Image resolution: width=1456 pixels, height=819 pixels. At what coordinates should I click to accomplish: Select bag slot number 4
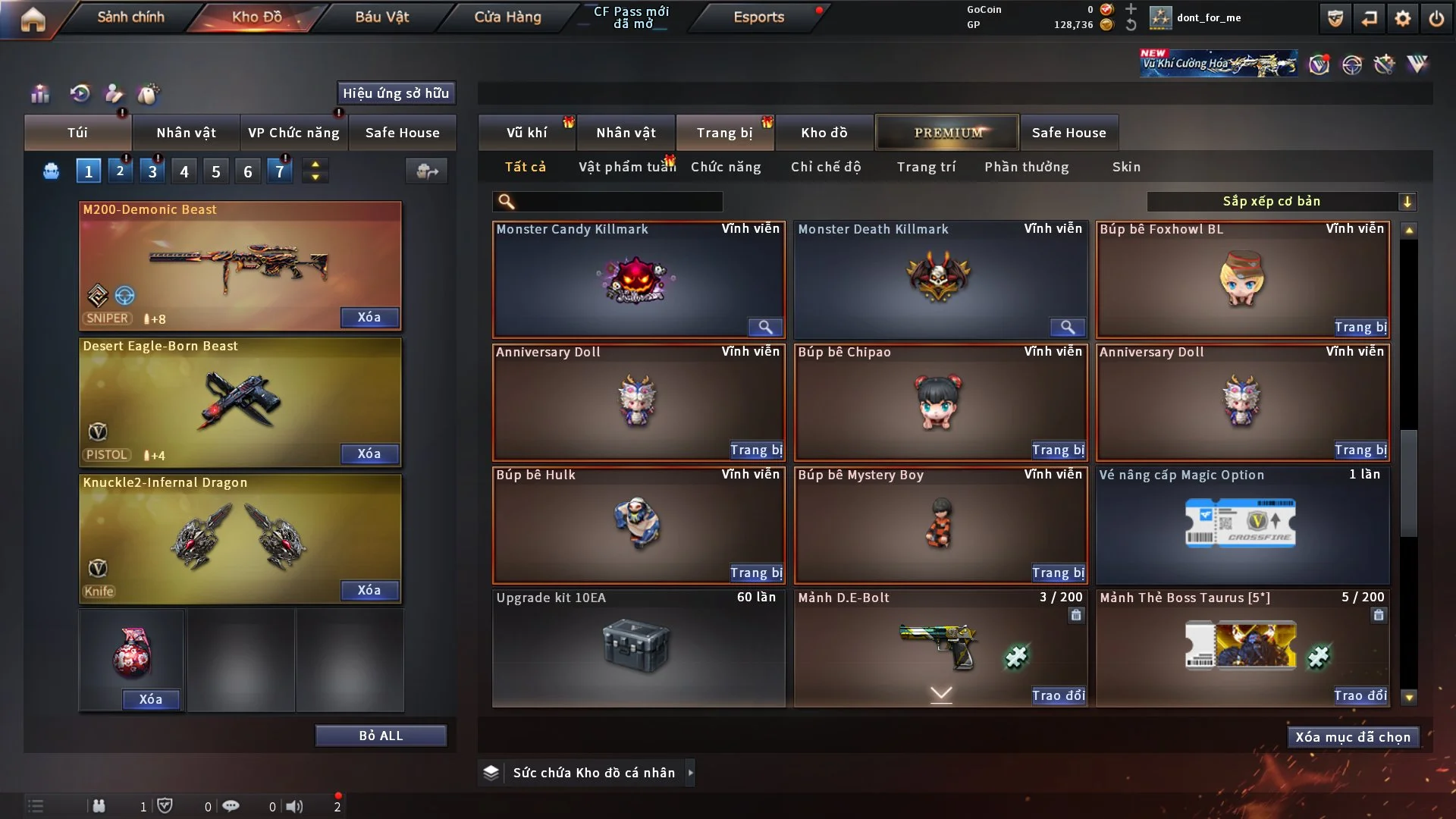coord(184,171)
